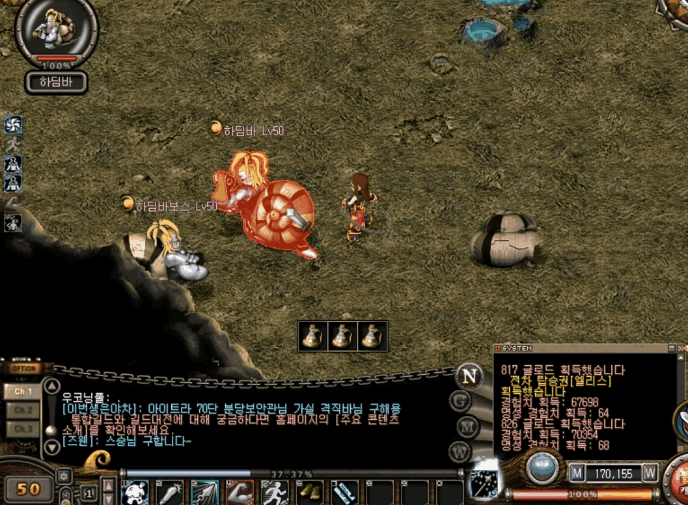Click the chat scroll-up arrow
The image size is (688, 505).
(52, 387)
